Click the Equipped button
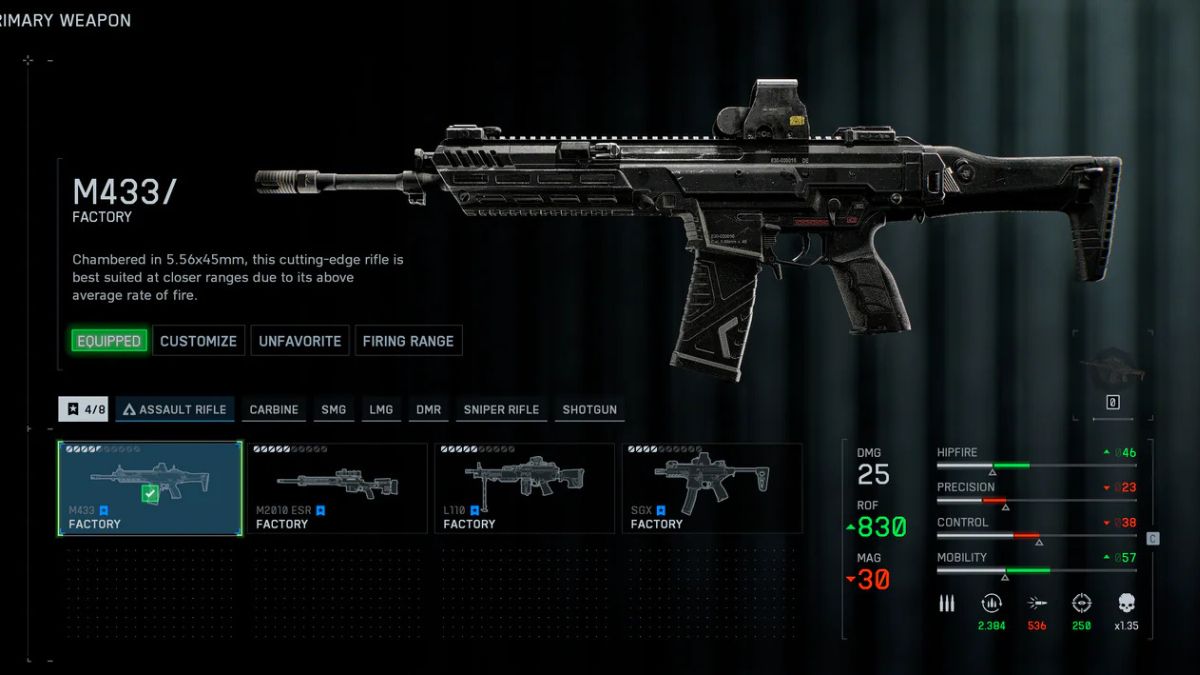The image size is (1200, 675). click(109, 341)
